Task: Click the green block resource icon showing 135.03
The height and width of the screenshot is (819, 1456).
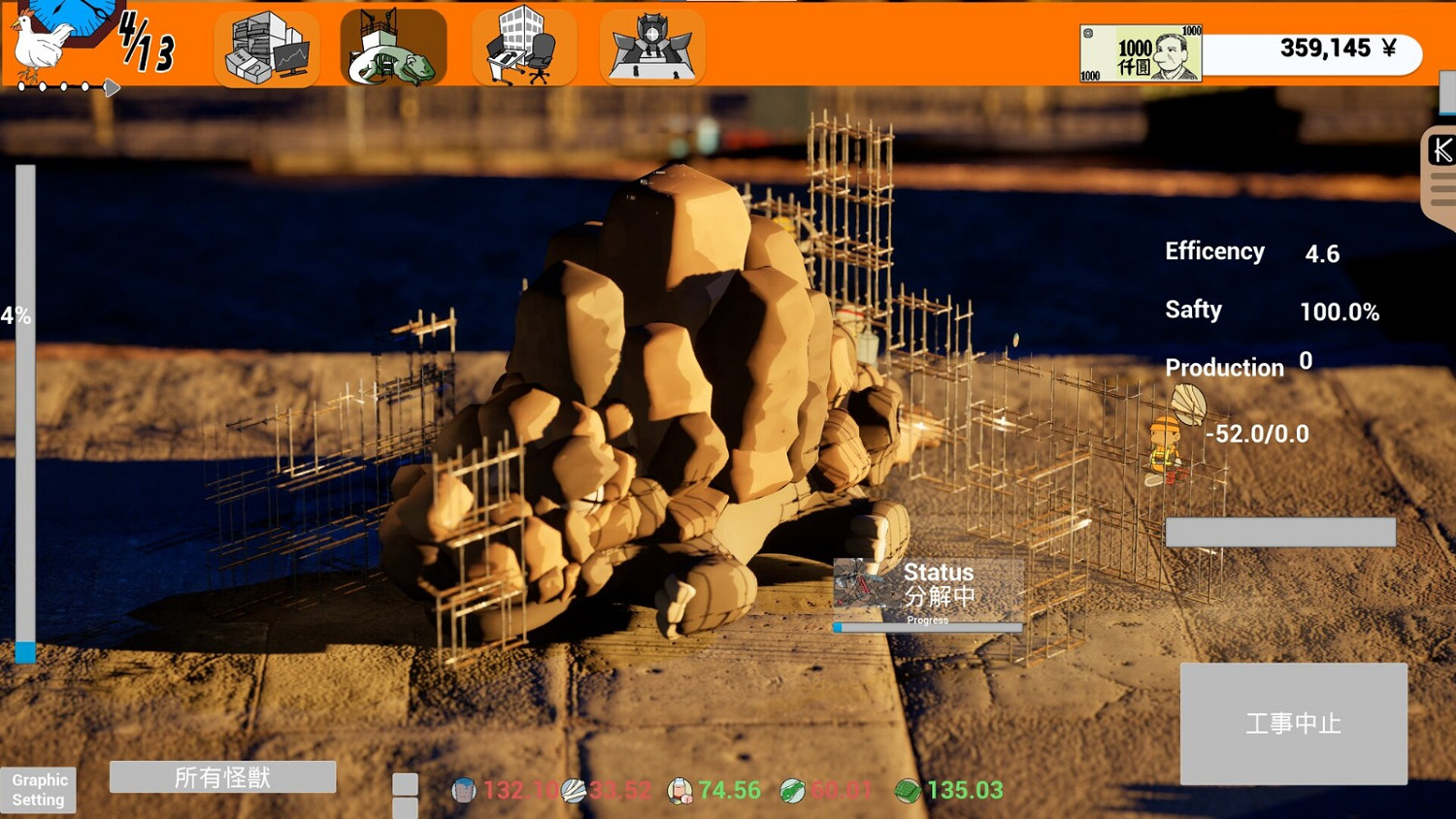Action: (908, 791)
